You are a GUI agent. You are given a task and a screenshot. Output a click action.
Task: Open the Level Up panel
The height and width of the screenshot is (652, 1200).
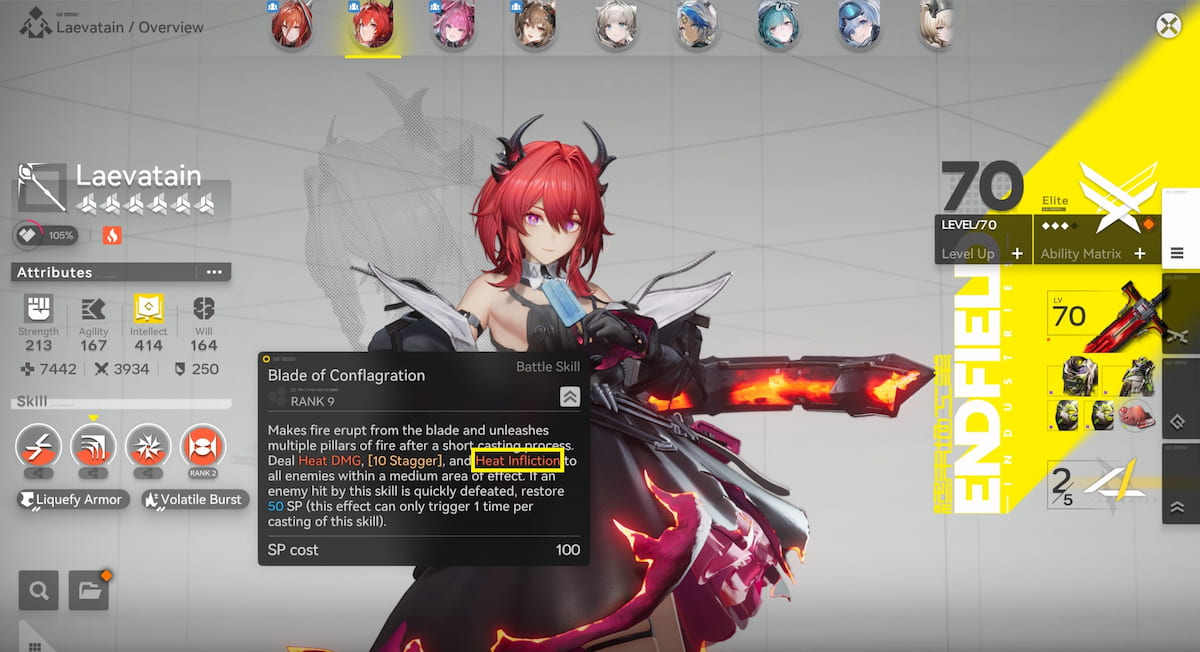[x=982, y=254]
